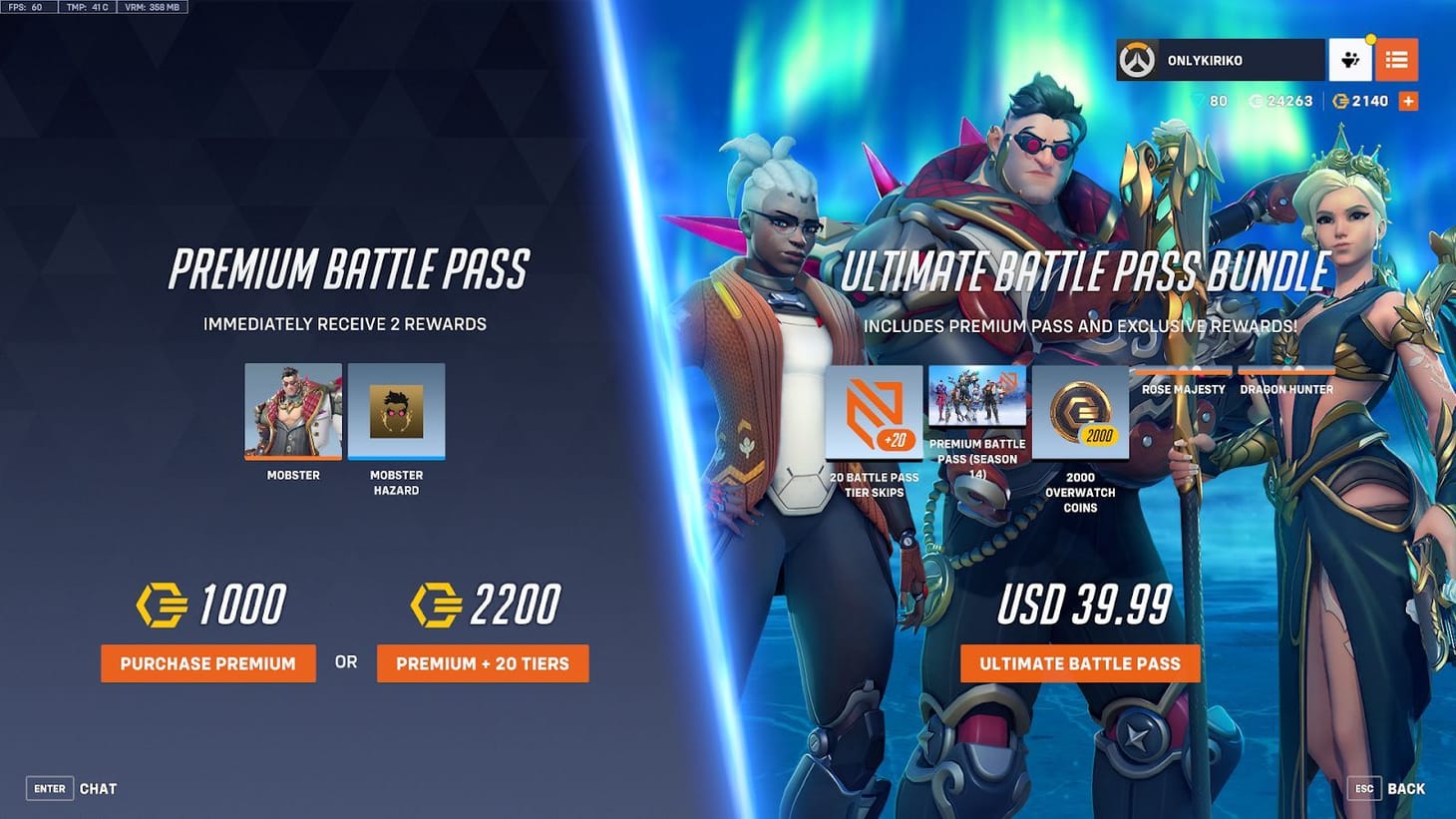Click the 20 Battle Pass Tier Skips icon
The width and height of the screenshot is (1456, 819).
[874, 411]
